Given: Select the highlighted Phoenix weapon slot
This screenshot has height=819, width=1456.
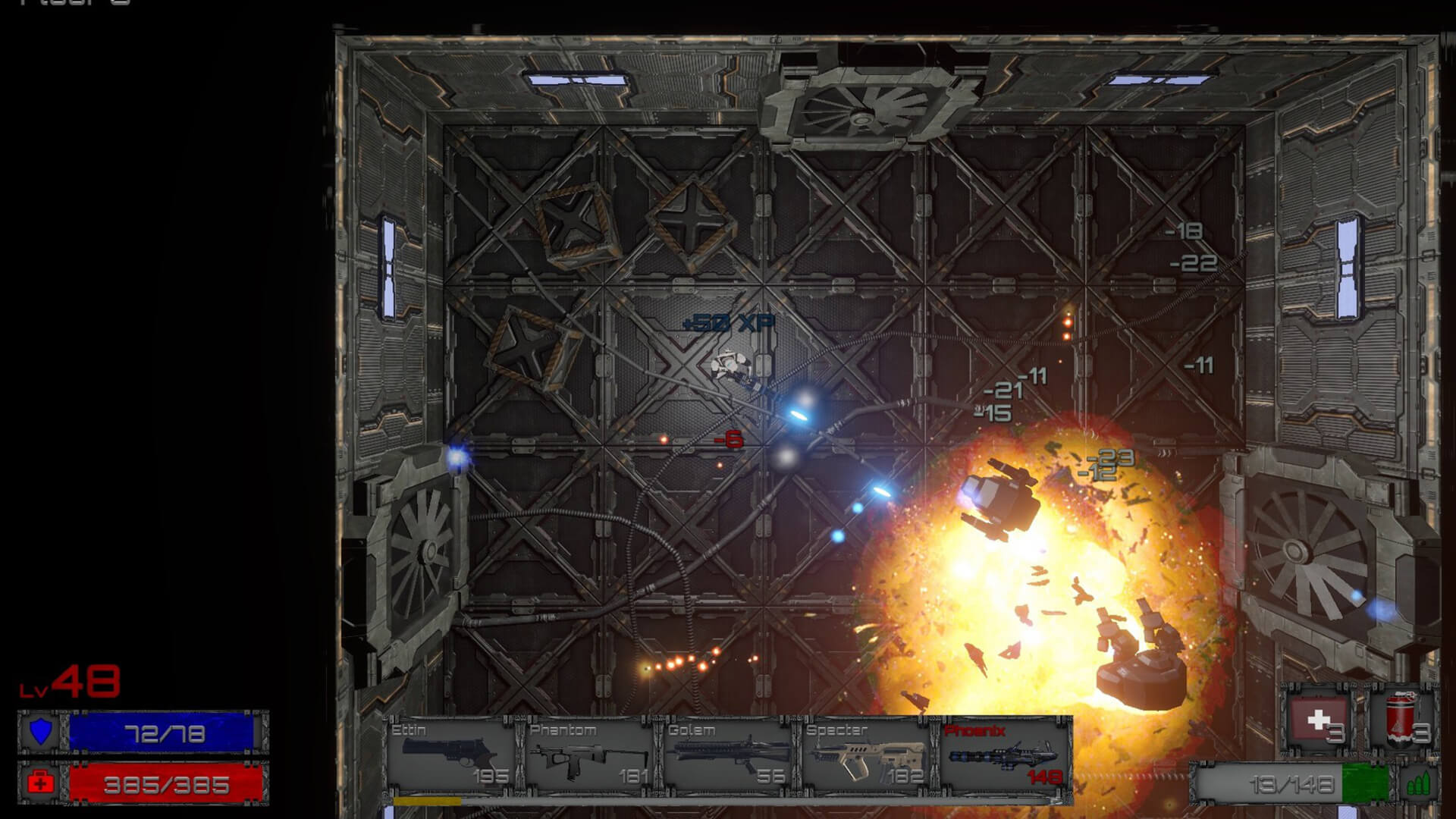Looking at the screenshot, I should (x=1004, y=755).
